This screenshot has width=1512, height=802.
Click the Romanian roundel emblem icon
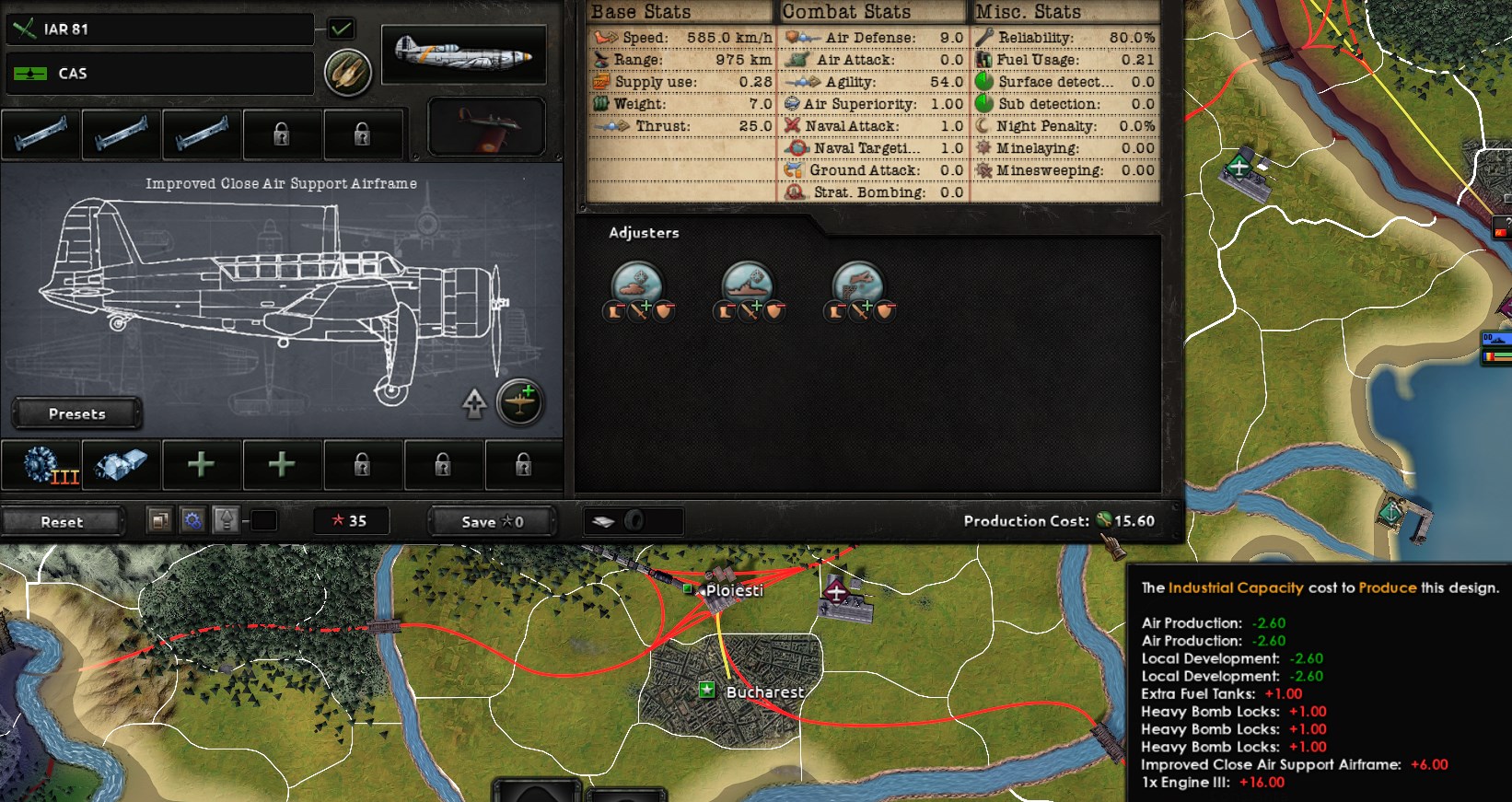tap(347, 72)
